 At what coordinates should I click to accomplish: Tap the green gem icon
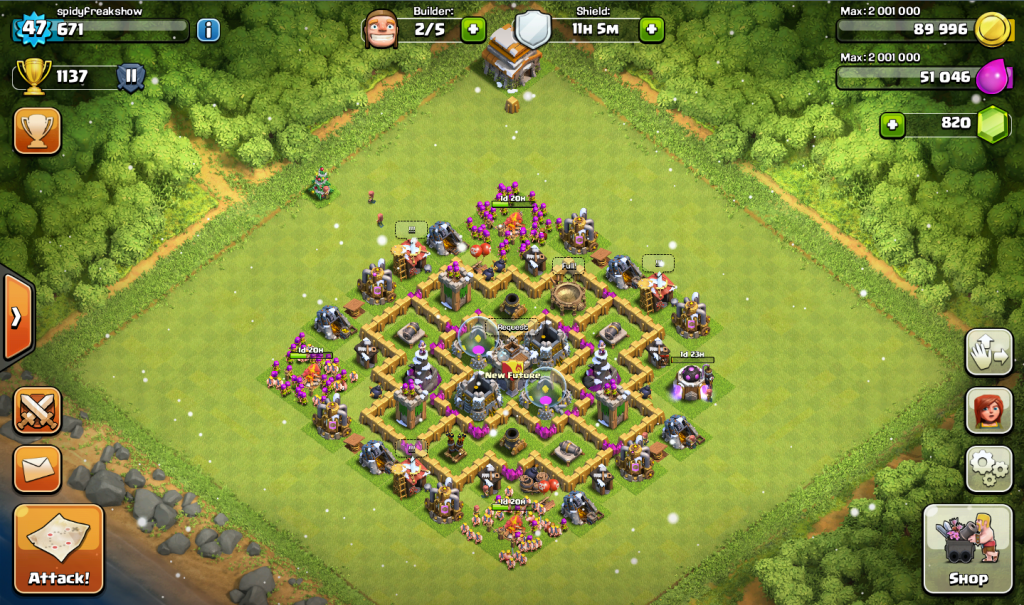pyautogui.click(x=993, y=124)
